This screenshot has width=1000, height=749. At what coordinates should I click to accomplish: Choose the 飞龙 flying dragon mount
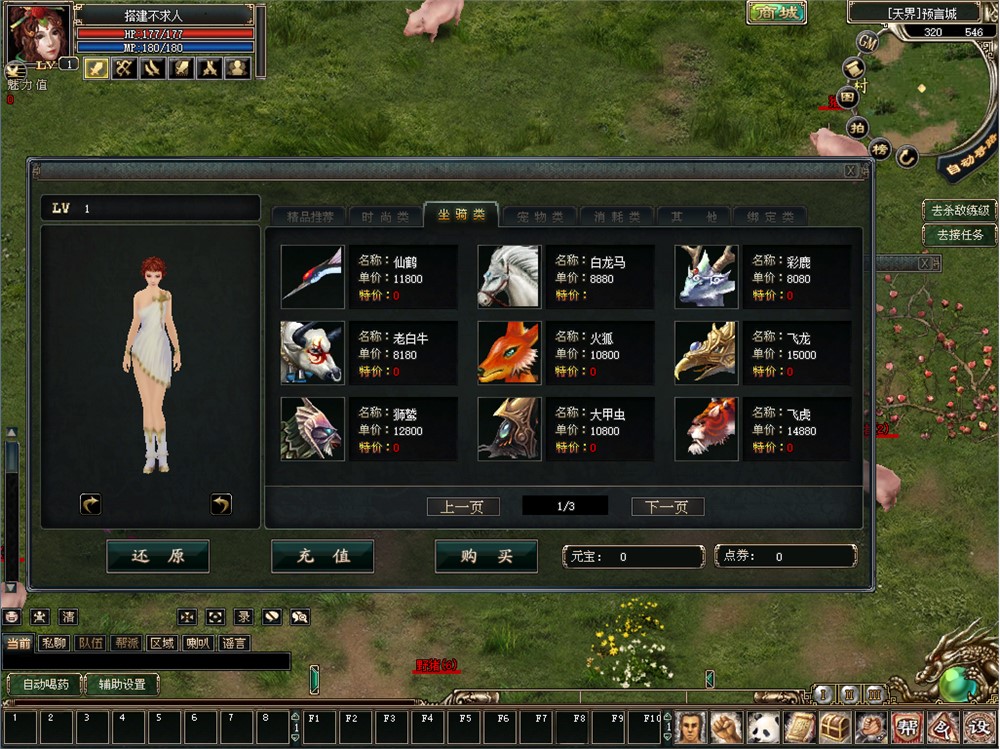point(707,352)
